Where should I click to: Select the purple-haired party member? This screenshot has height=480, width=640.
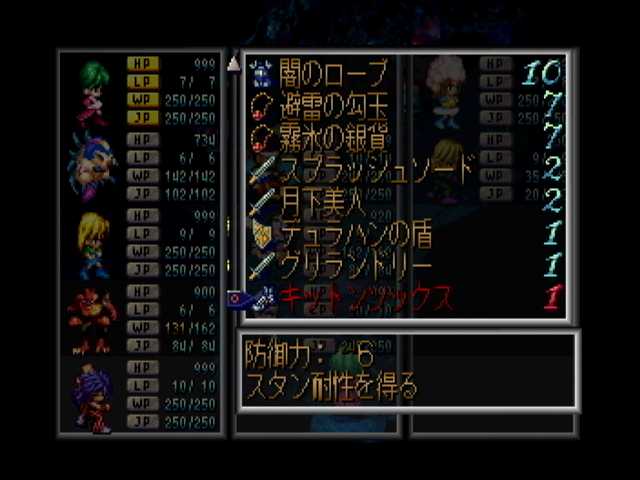coord(92,396)
